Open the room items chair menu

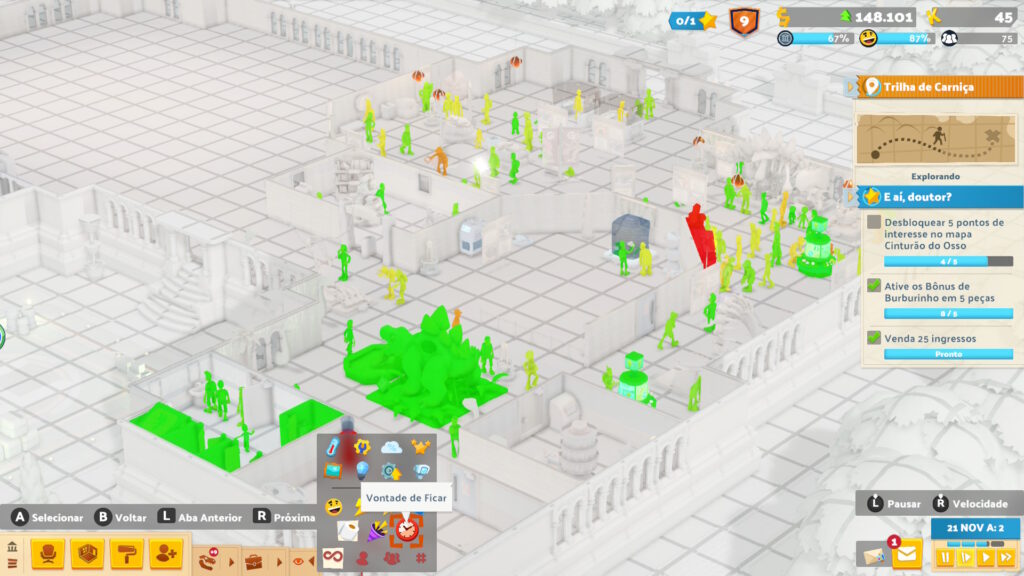coord(48,553)
